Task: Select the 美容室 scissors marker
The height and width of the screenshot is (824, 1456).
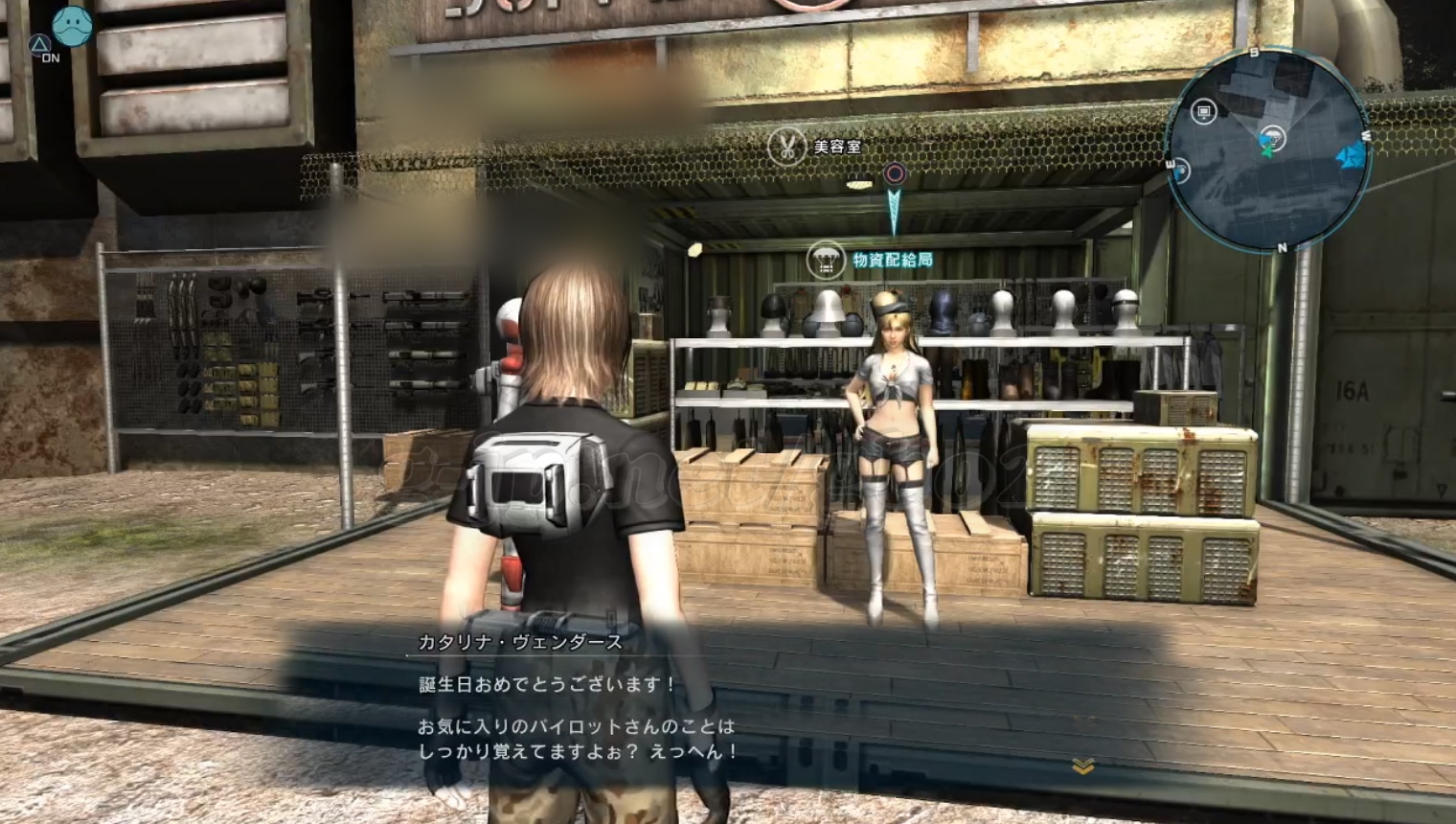Action: (786, 148)
